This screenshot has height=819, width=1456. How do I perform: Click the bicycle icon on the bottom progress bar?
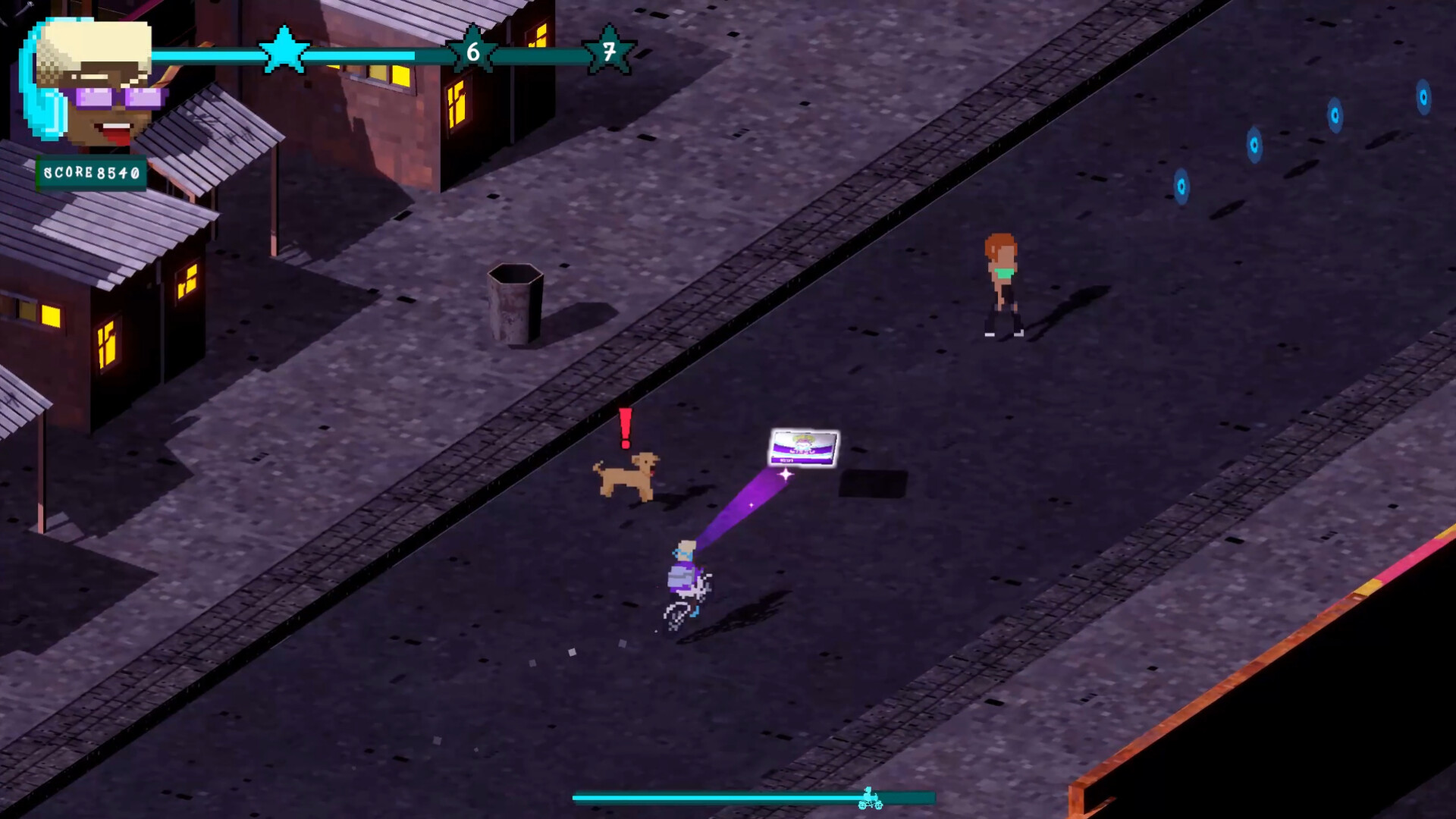[871, 798]
